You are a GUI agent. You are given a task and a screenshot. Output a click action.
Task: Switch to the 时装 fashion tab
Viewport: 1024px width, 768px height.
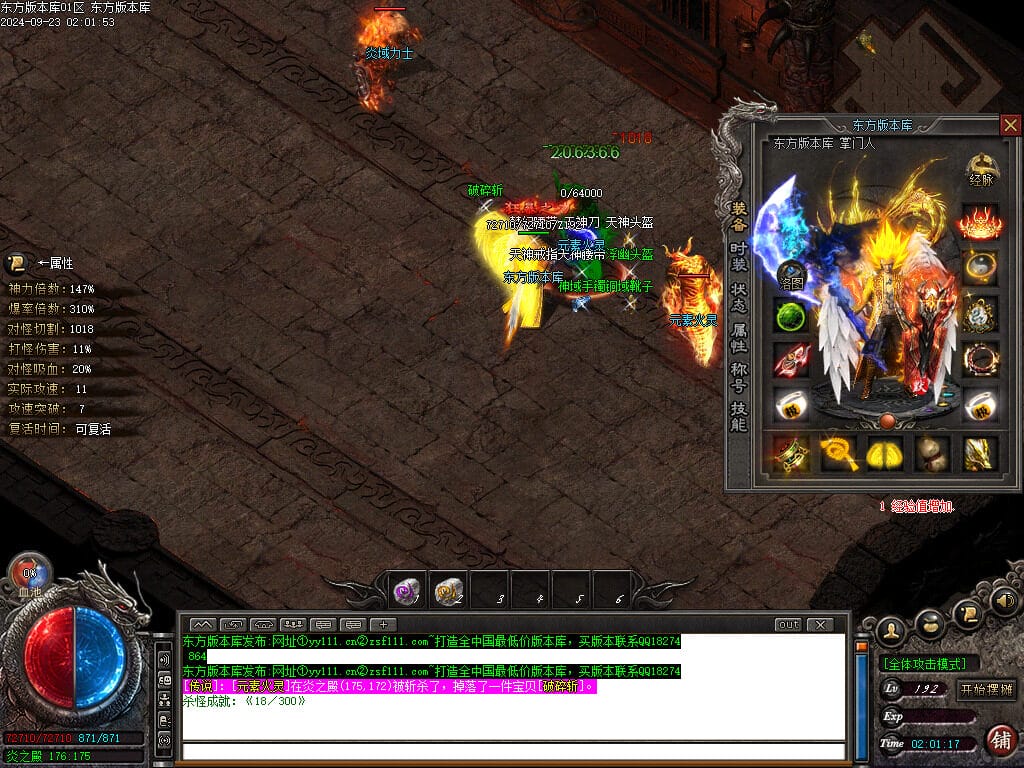pos(738,256)
